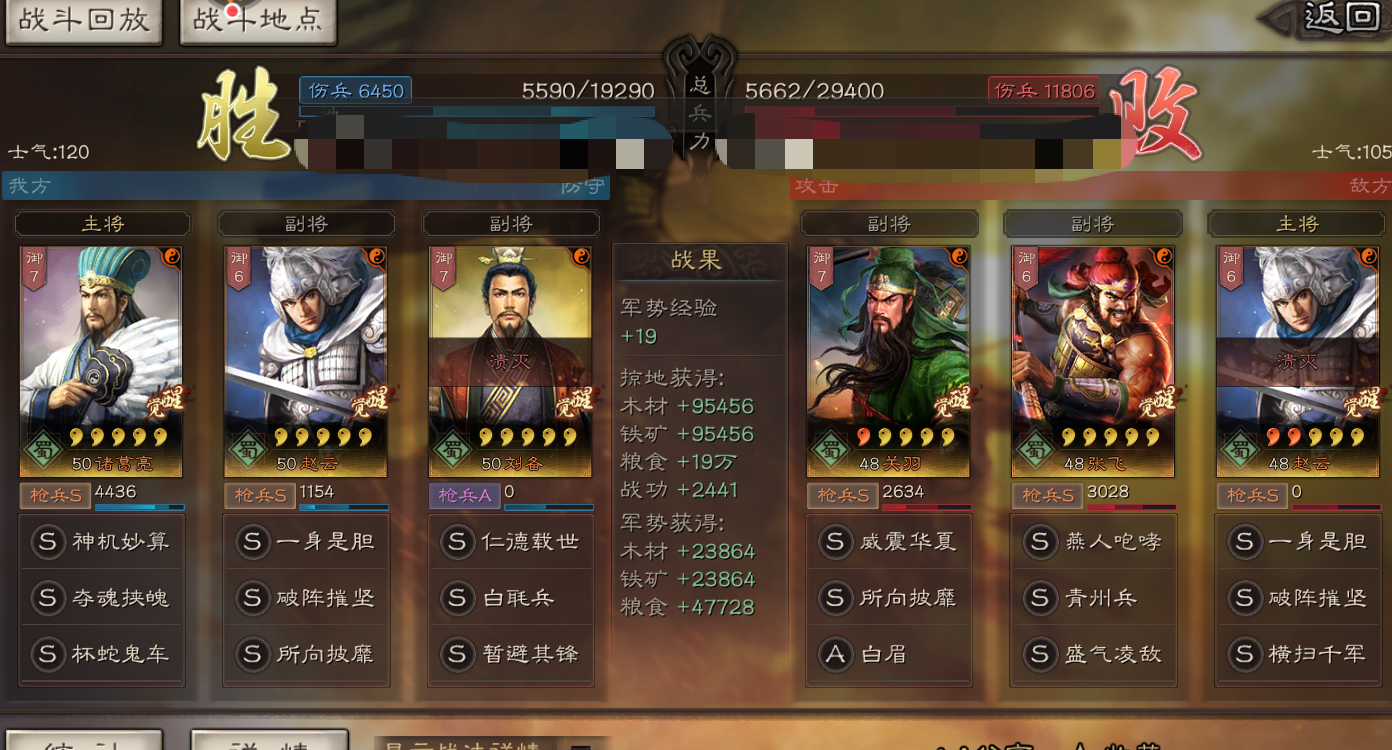Screen dimensions: 1392x750
Task: Click the A icon next to 白眉 skill
Action: tap(836, 653)
